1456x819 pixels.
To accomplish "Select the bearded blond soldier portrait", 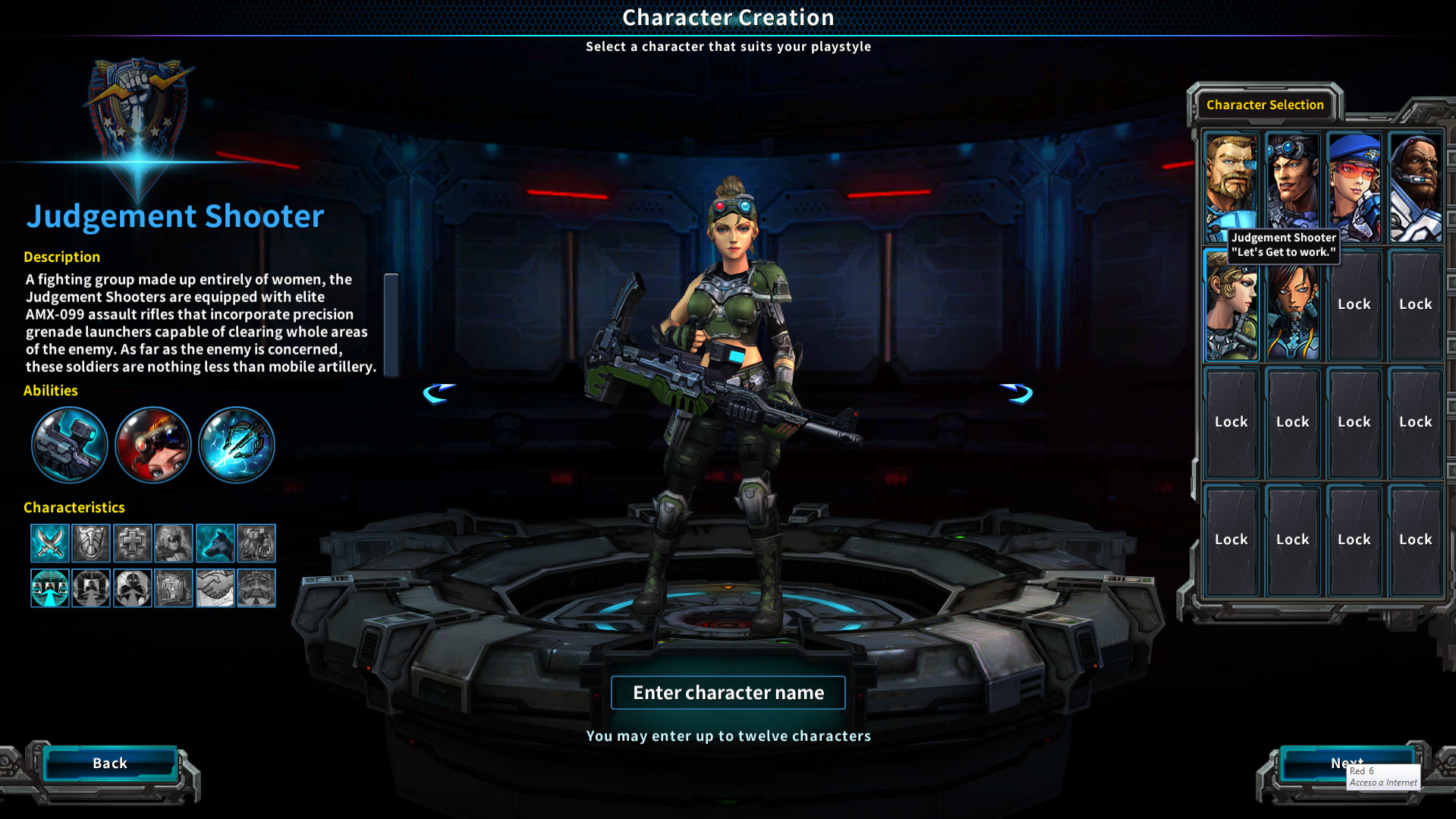I will pyautogui.click(x=1230, y=184).
